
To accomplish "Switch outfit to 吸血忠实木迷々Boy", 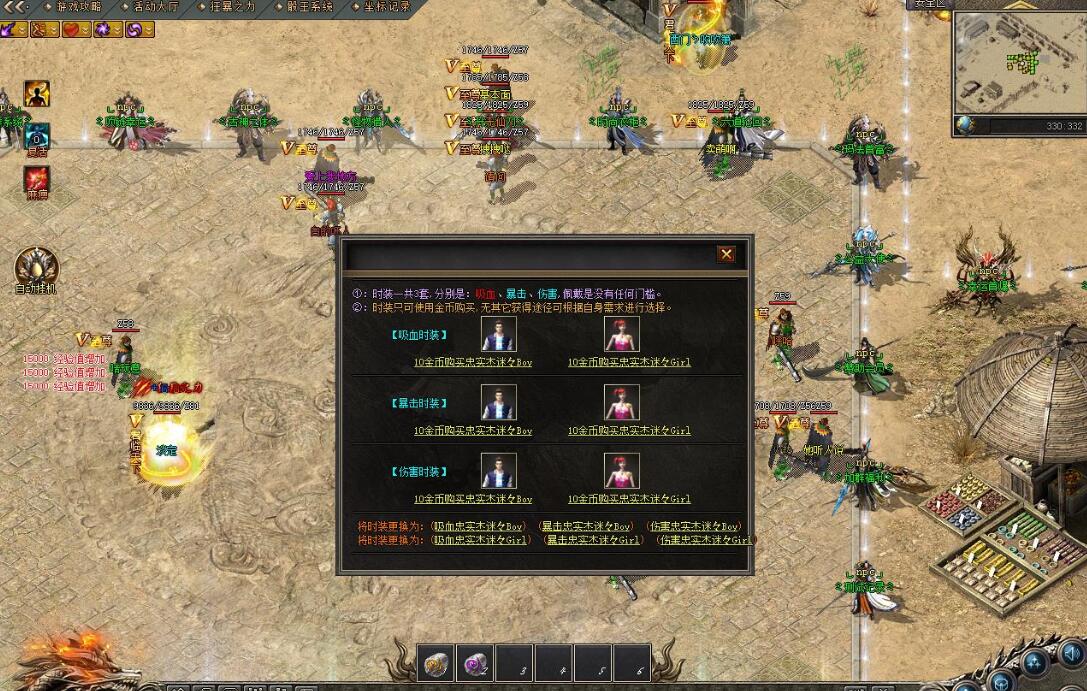I will [478, 526].
